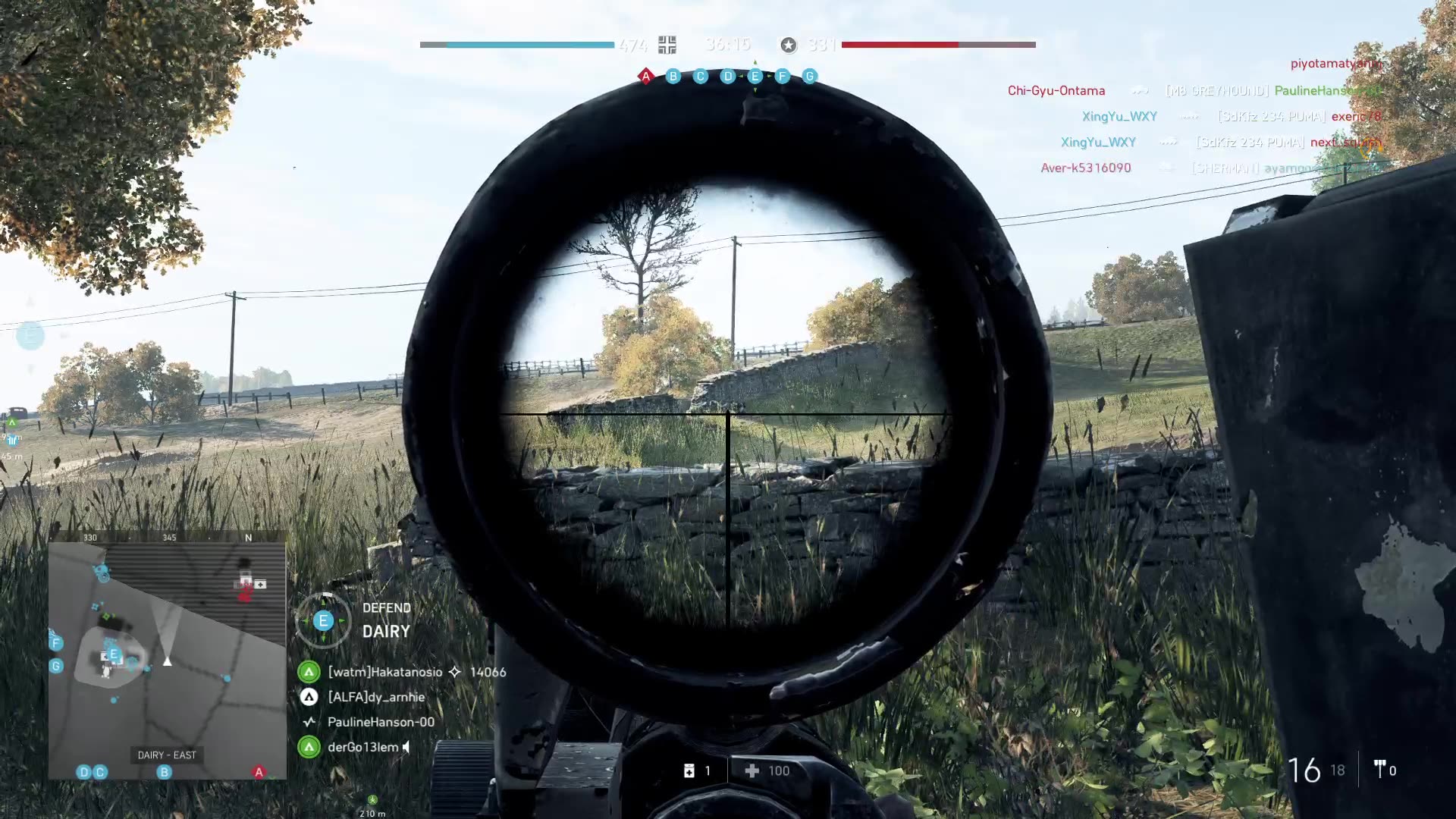Select the DAIRY - EAST label on minimap
1456x819 pixels.
165,755
